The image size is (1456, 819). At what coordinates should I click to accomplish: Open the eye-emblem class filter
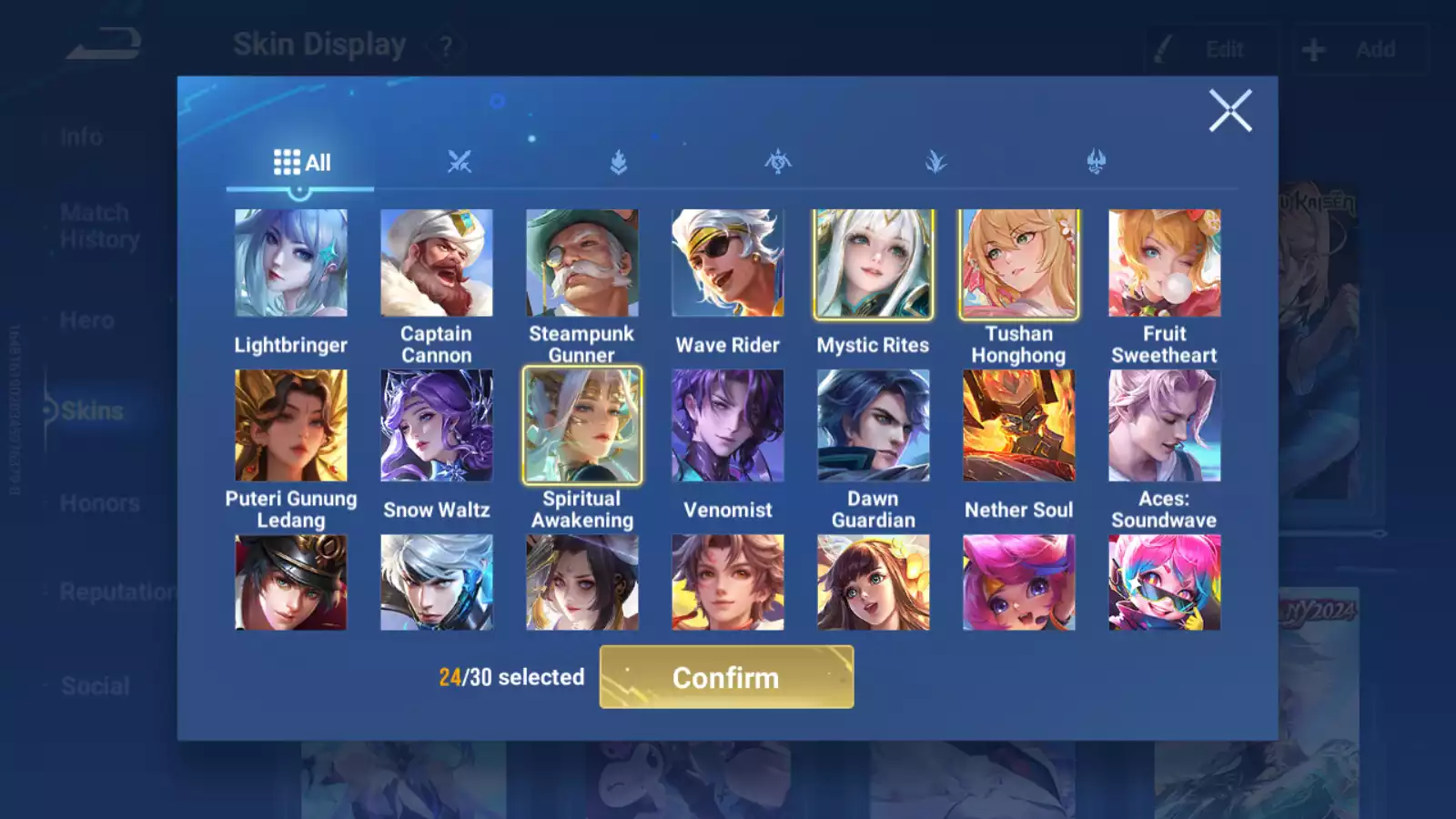[778, 160]
